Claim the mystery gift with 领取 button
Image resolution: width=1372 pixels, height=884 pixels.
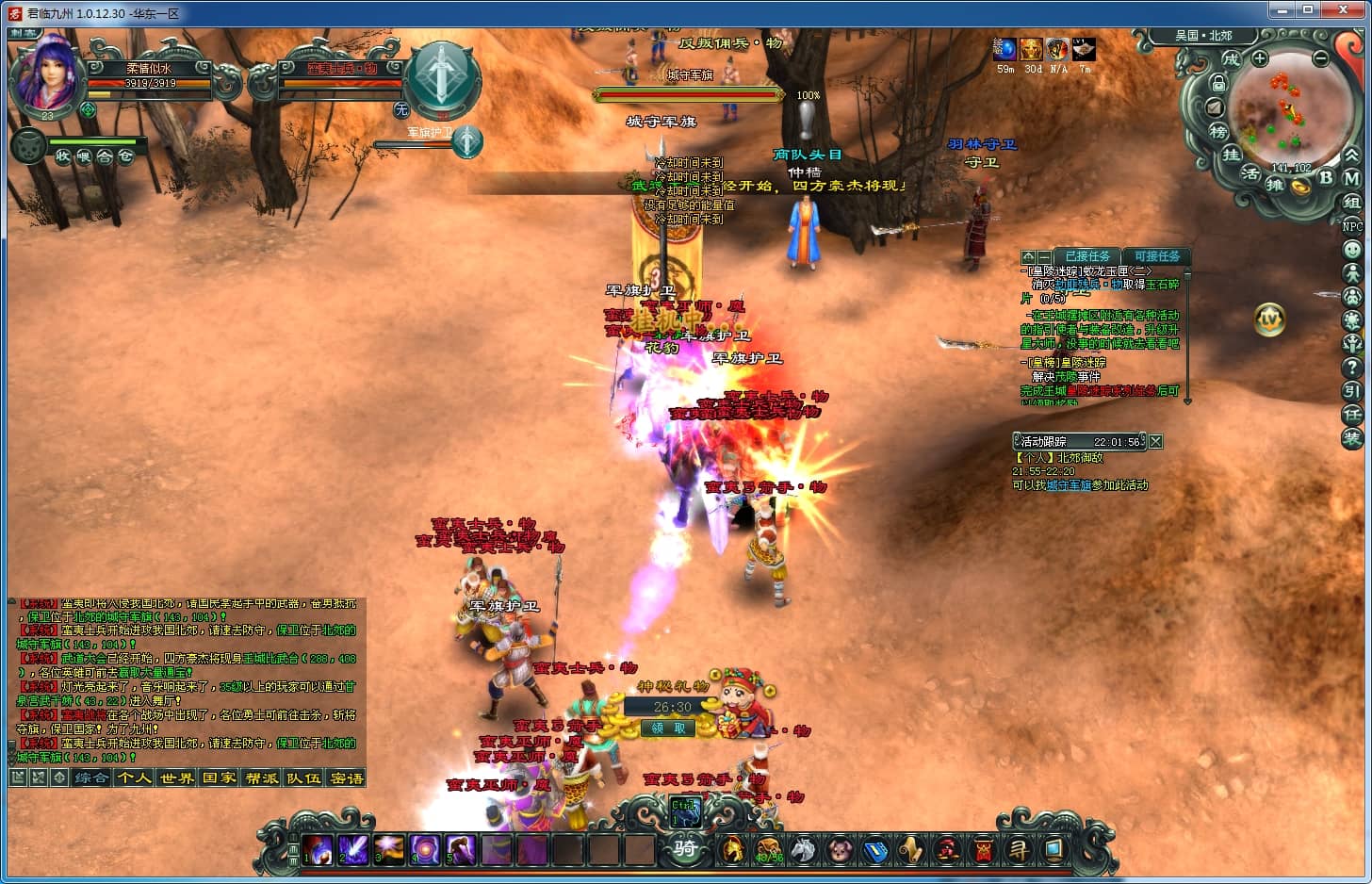pyautogui.click(x=669, y=728)
